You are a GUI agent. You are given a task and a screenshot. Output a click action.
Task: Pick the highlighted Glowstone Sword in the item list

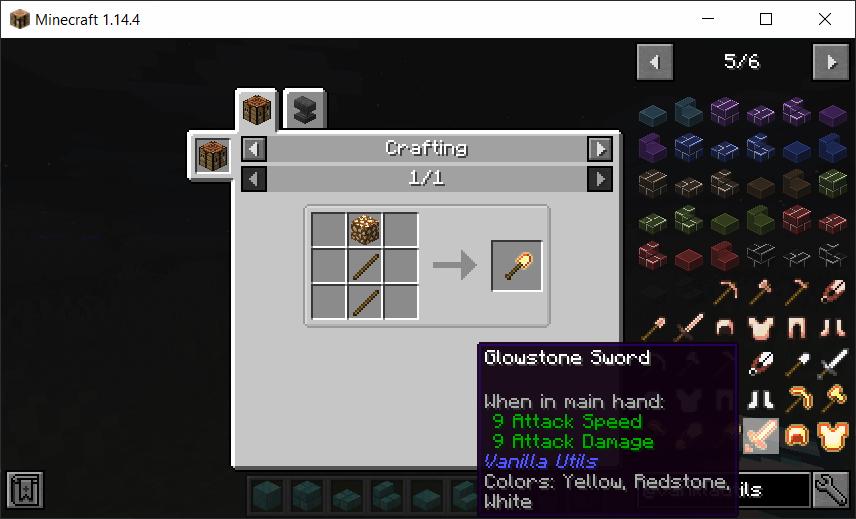(760, 436)
